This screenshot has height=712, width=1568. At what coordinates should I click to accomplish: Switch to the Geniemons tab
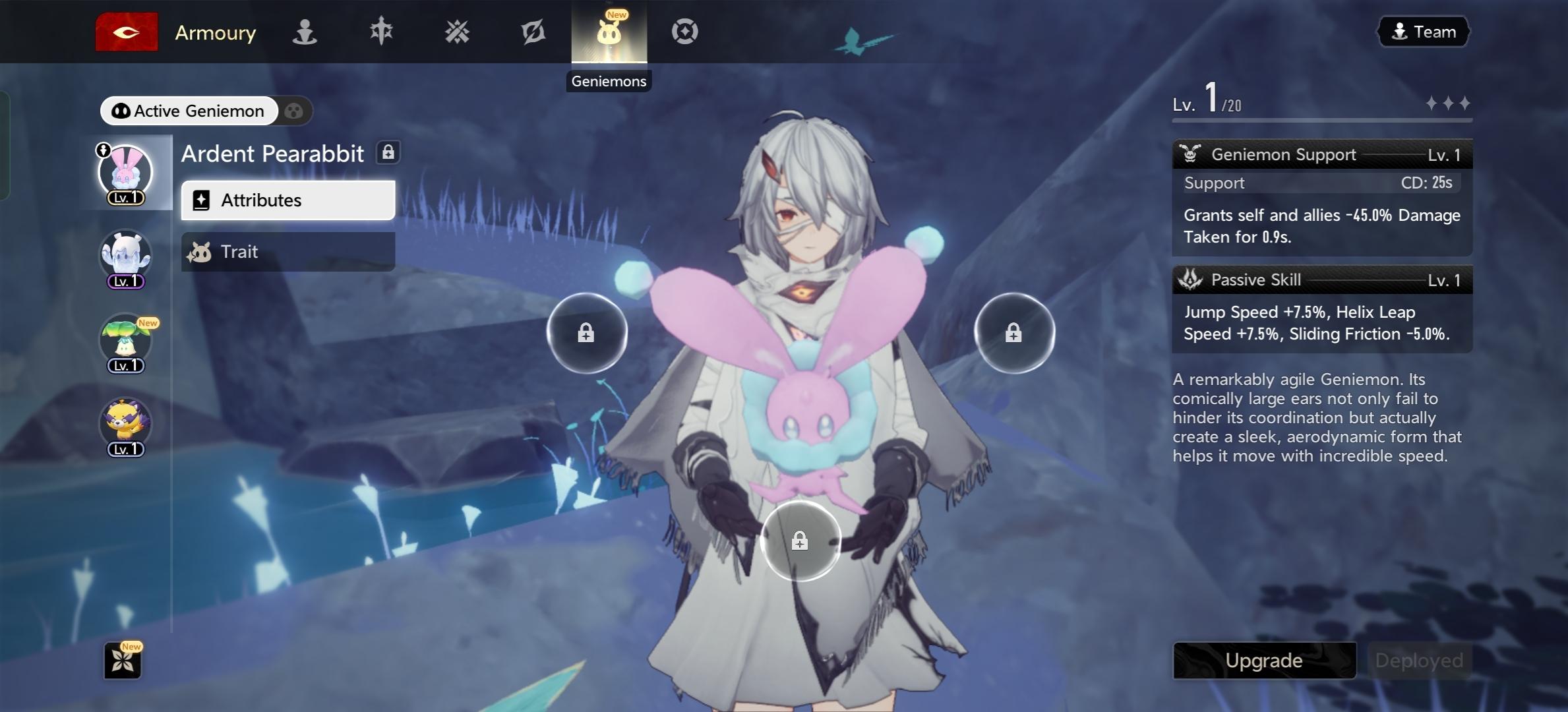coord(609,32)
